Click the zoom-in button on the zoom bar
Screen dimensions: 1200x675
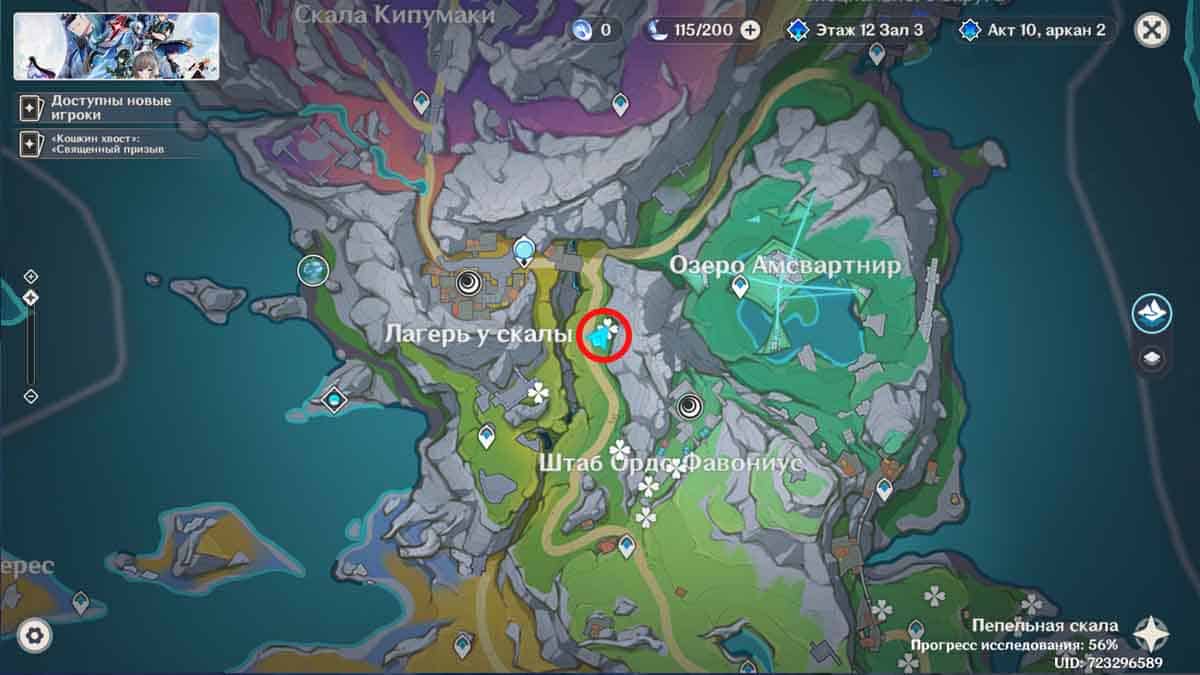pos(31,276)
